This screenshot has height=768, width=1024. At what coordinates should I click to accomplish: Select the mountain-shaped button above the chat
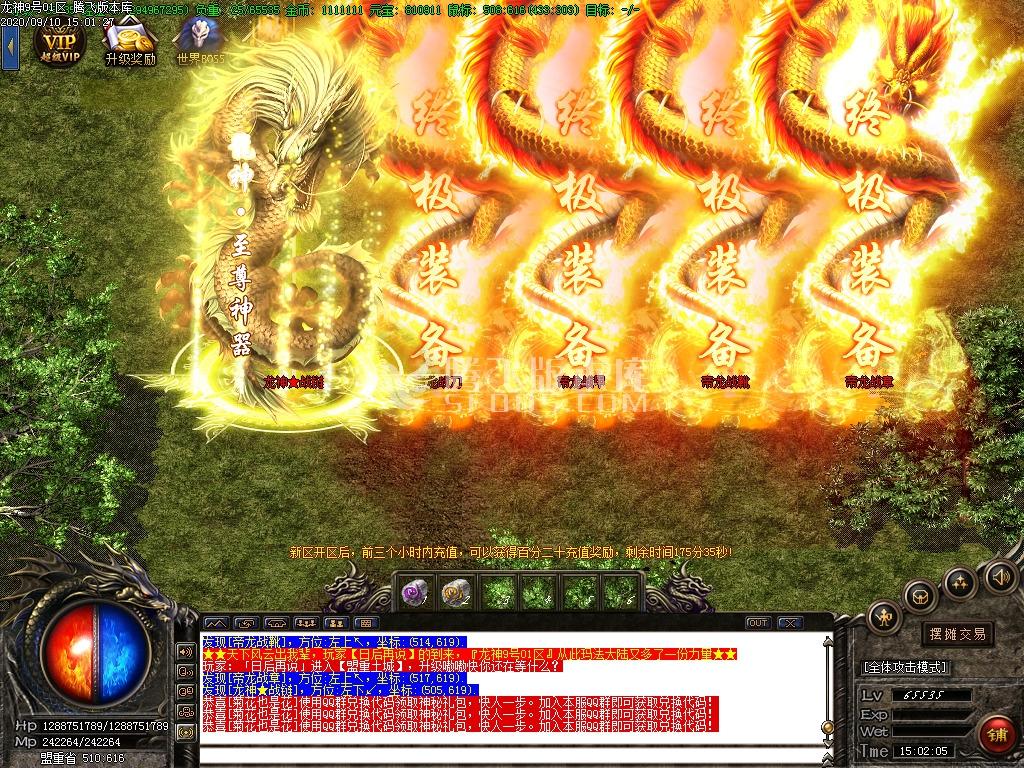215,623
